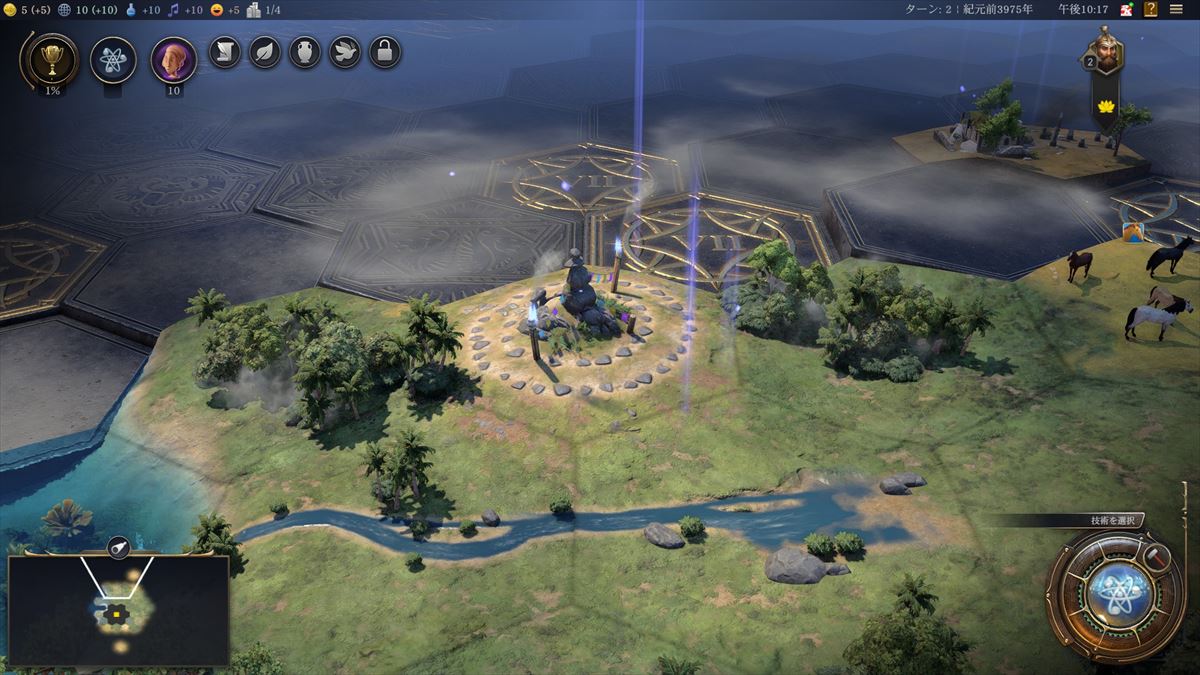Open the dove religion button
The image size is (1200, 675).
(x=345, y=51)
